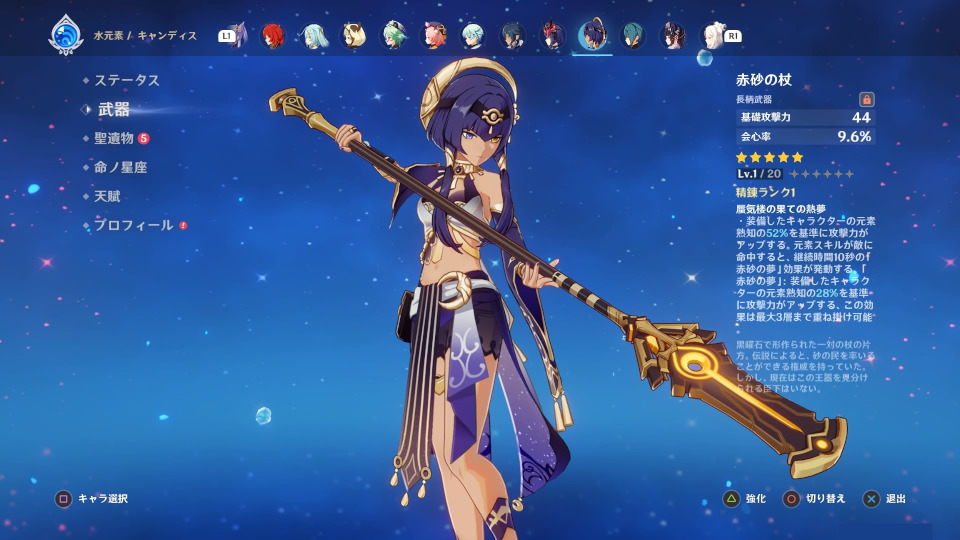Choose the pink-haired character portrait
Image resolution: width=960 pixels, height=540 pixels.
[x=433, y=36]
